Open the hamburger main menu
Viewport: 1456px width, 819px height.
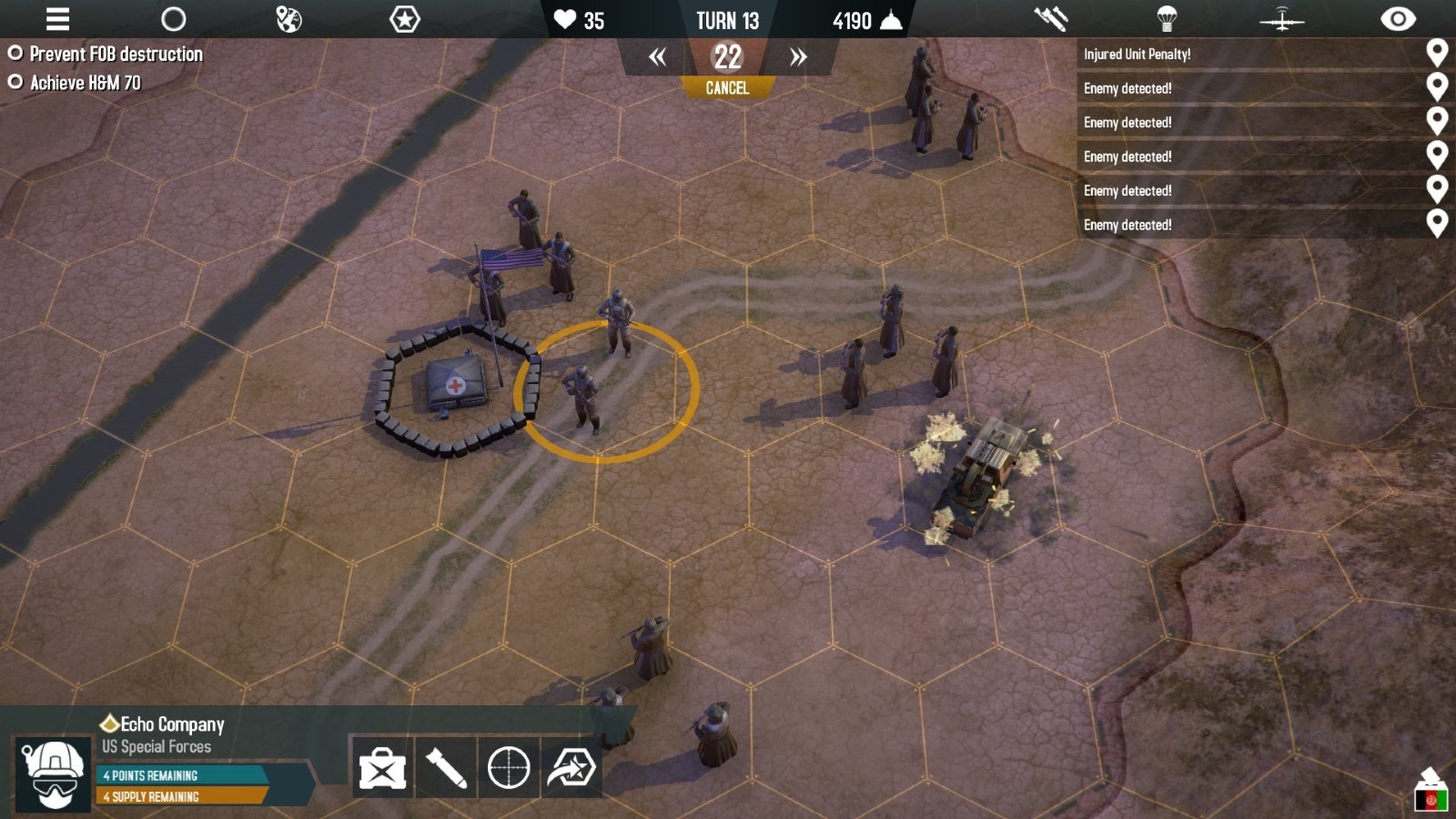[57, 19]
